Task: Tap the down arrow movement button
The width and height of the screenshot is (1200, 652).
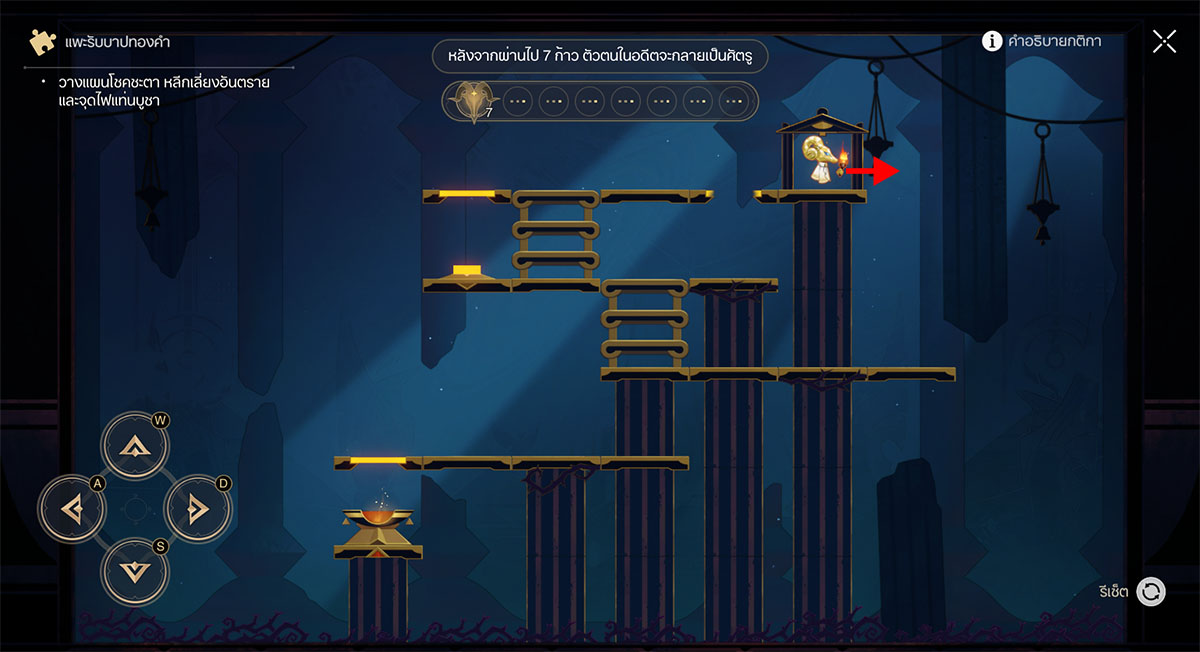Action: point(134,573)
